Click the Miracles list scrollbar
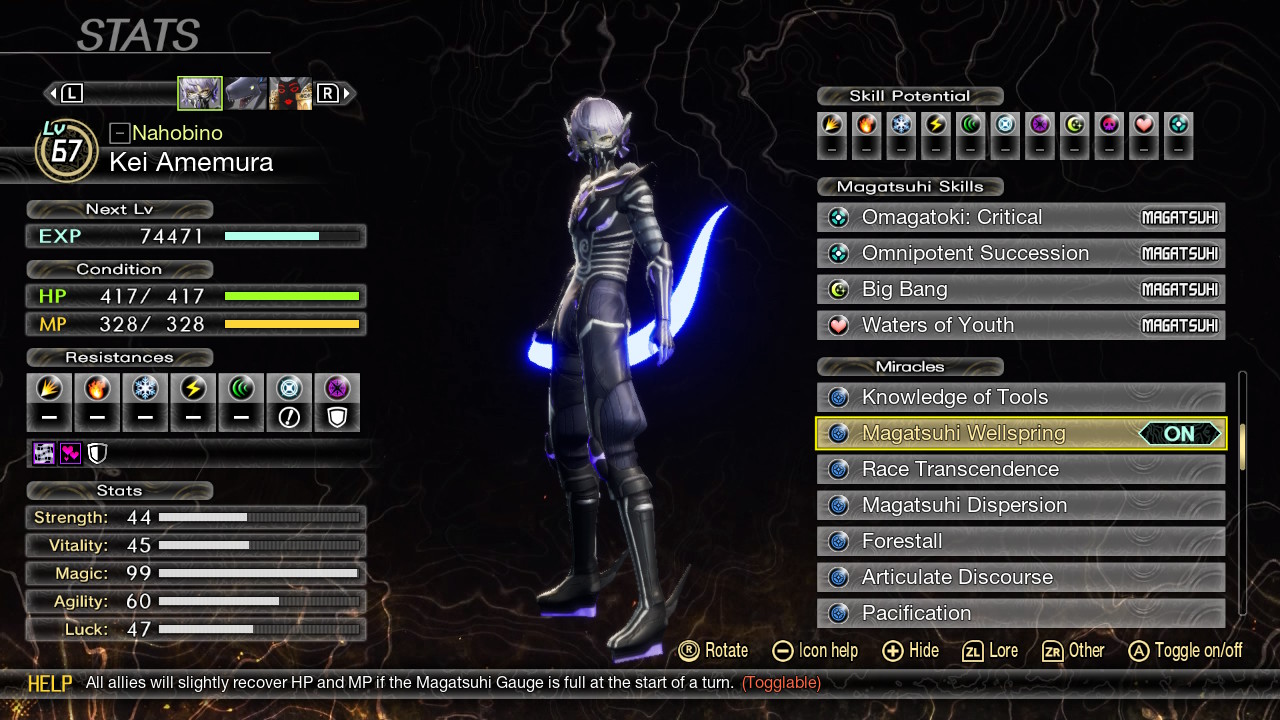 (1243, 447)
